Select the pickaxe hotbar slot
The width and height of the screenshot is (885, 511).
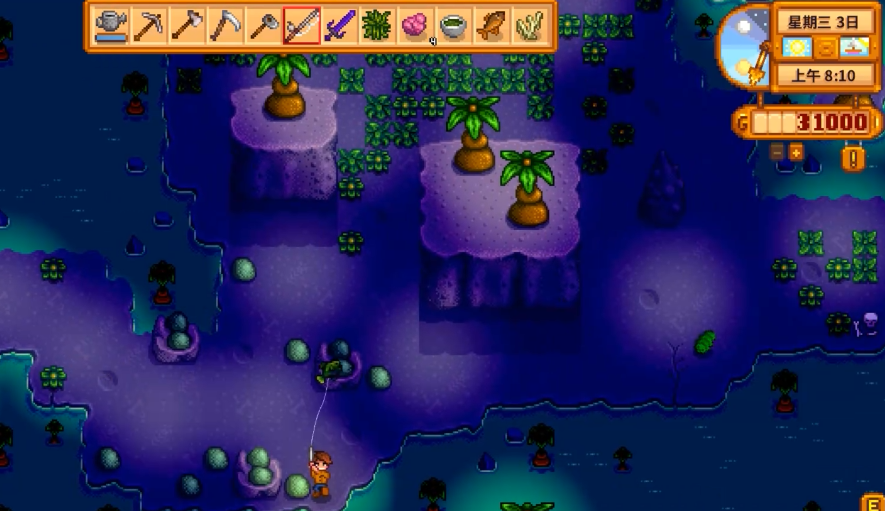point(149,26)
